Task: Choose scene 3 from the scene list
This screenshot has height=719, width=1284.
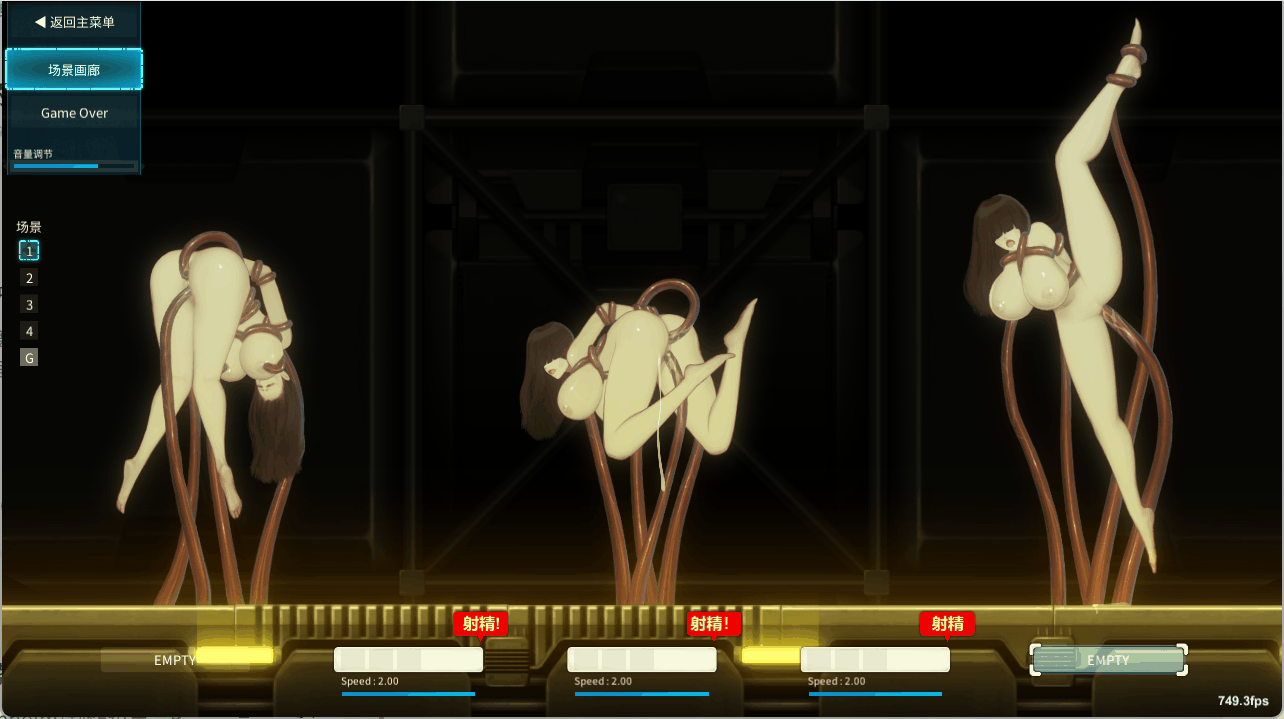Action: pos(30,305)
